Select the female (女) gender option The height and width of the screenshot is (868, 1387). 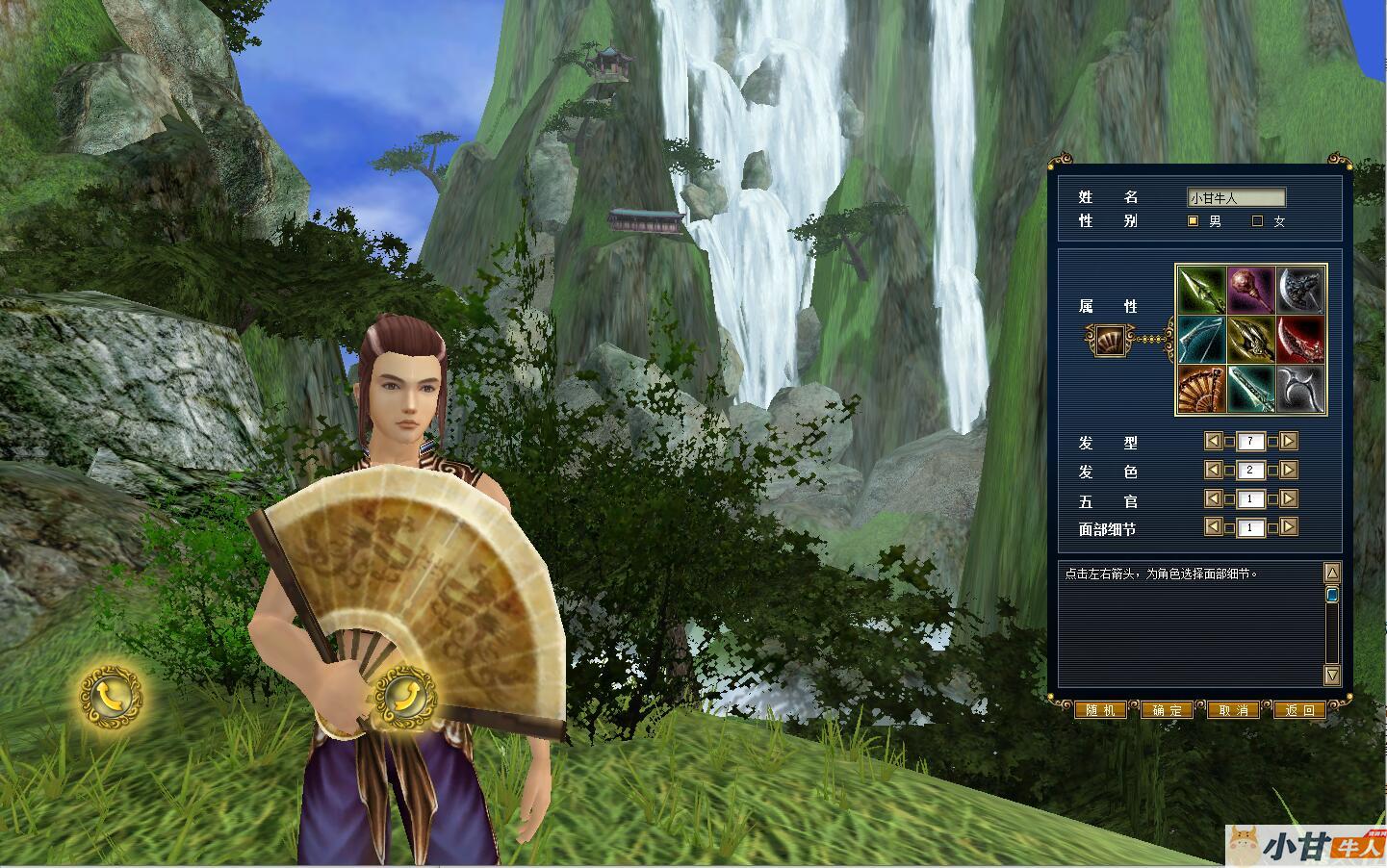coord(1257,221)
